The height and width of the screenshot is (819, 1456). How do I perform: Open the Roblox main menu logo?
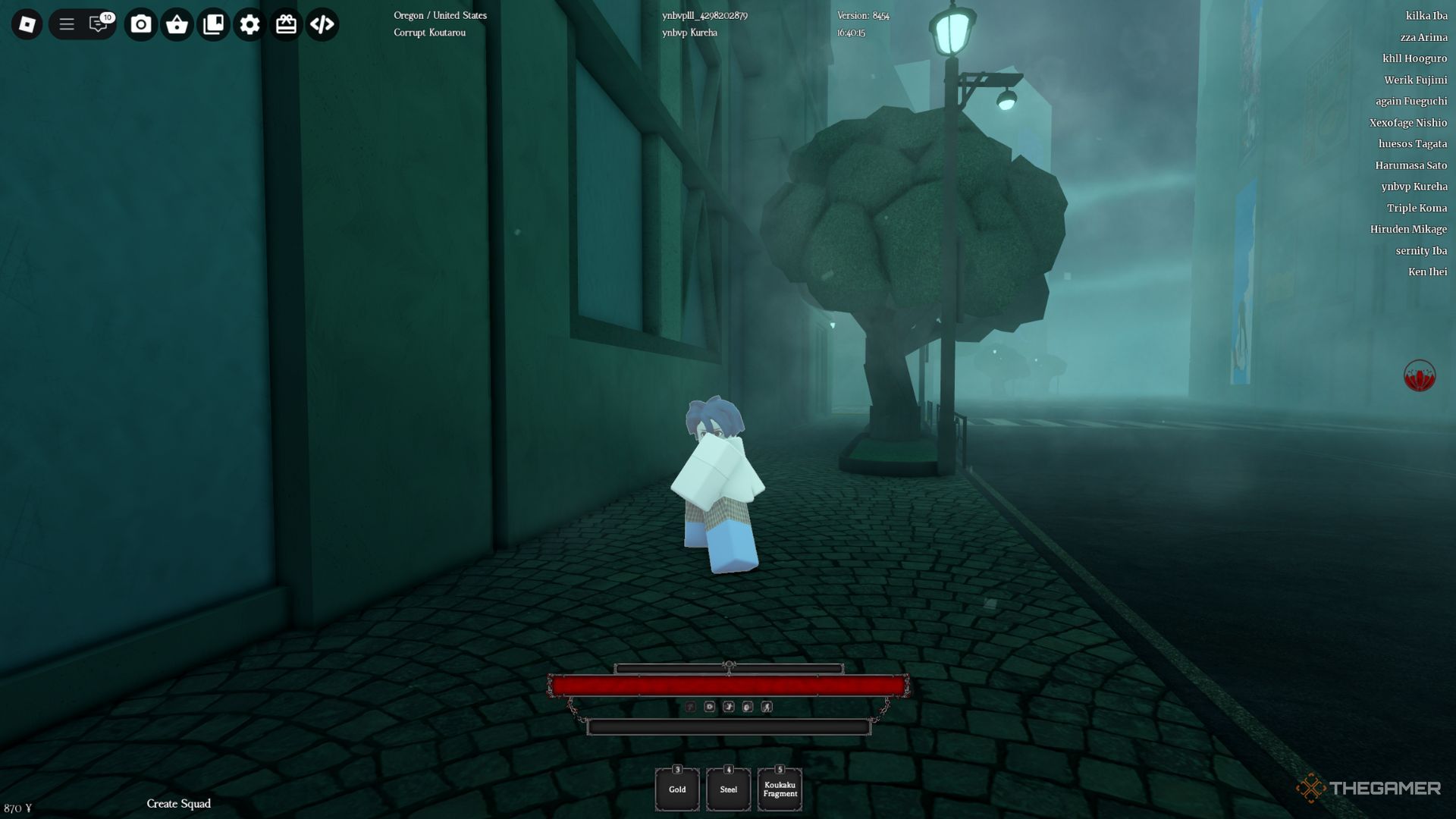27,24
